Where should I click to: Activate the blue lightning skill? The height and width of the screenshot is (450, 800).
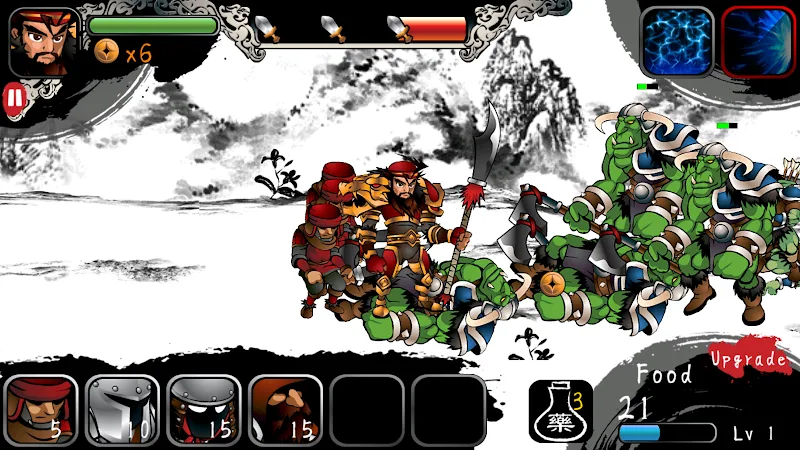(677, 42)
